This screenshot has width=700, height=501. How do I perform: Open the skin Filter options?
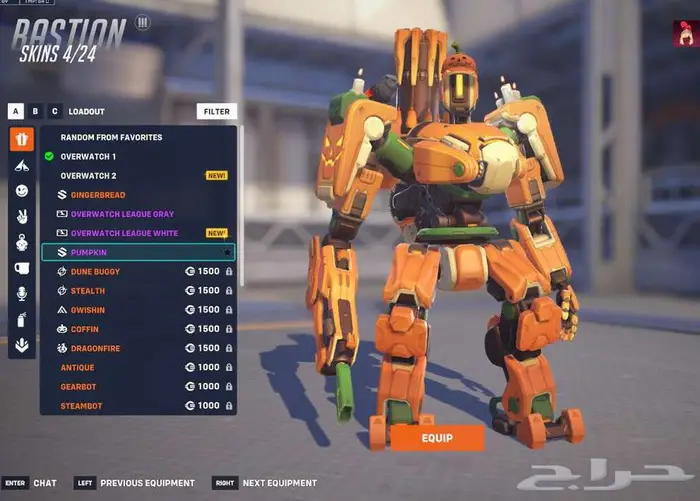pos(216,112)
